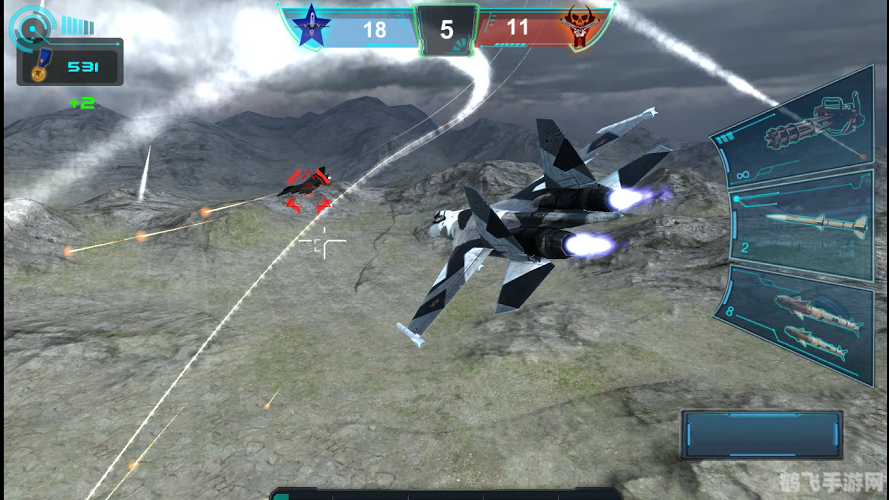The width and height of the screenshot is (889, 500).
Task: Click the circular radar gauge icon
Action: (x=30, y=28)
